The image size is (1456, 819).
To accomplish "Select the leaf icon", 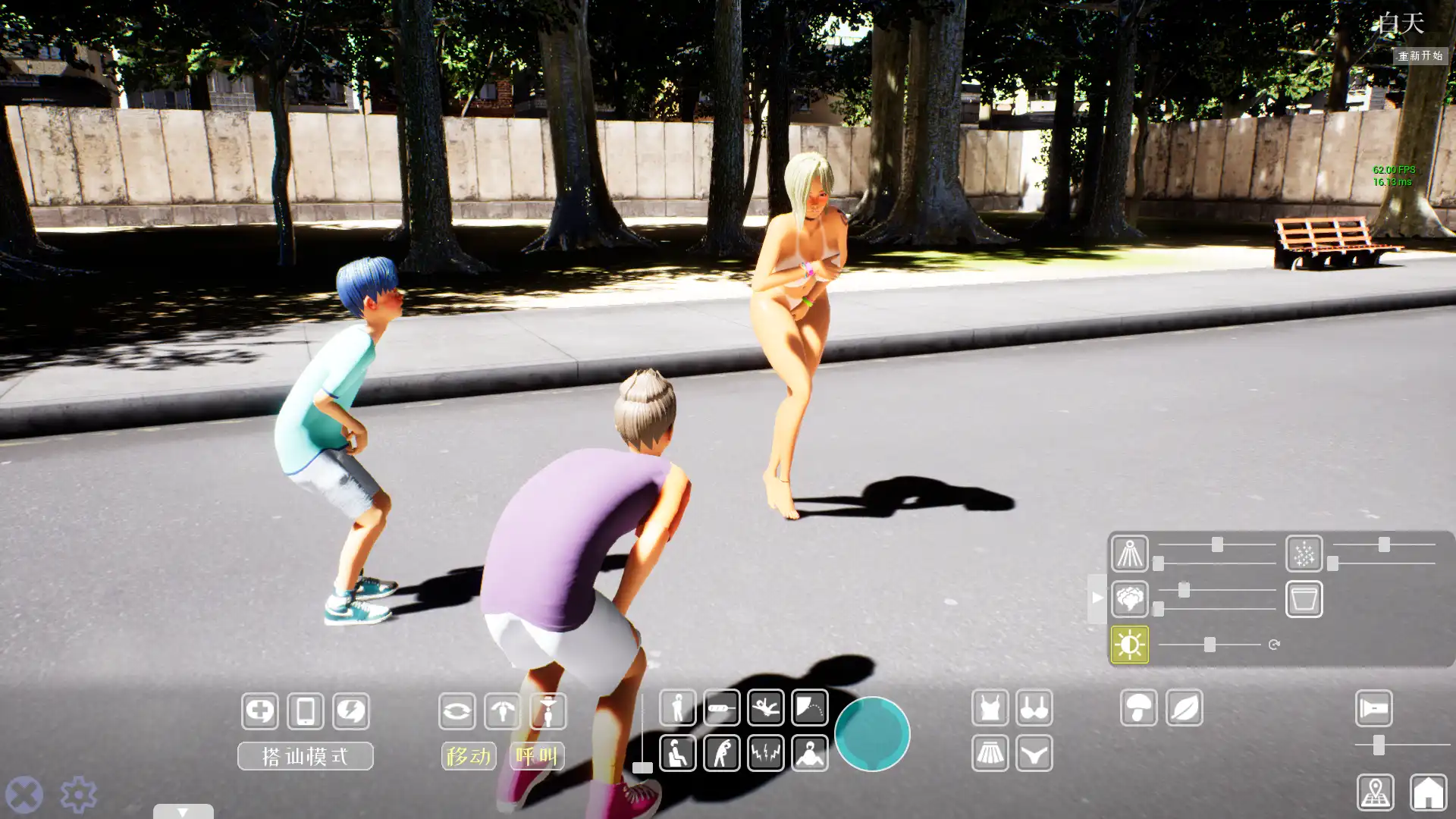I will coord(1184,708).
